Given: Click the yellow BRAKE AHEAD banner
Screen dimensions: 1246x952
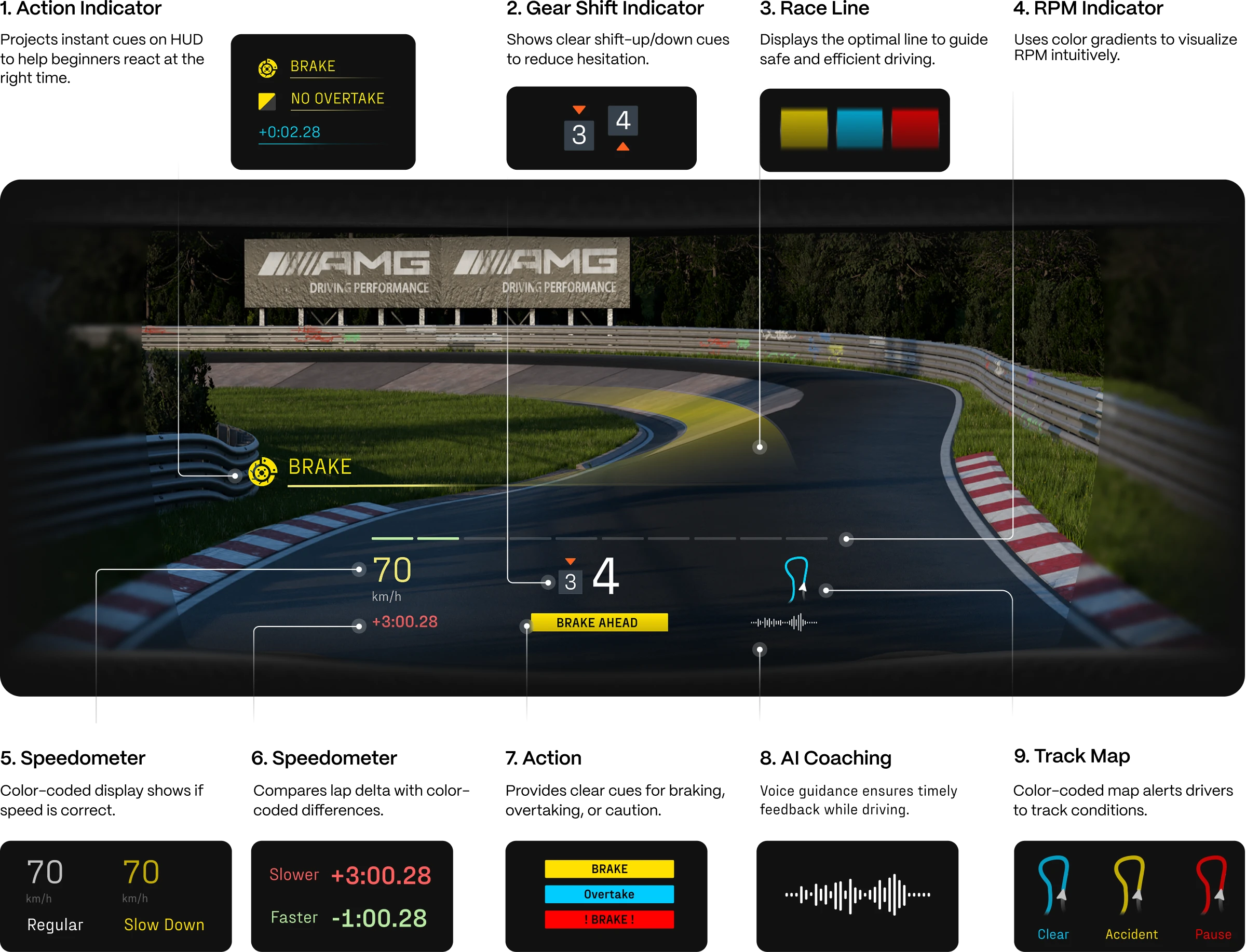Looking at the screenshot, I should pos(599,622).
